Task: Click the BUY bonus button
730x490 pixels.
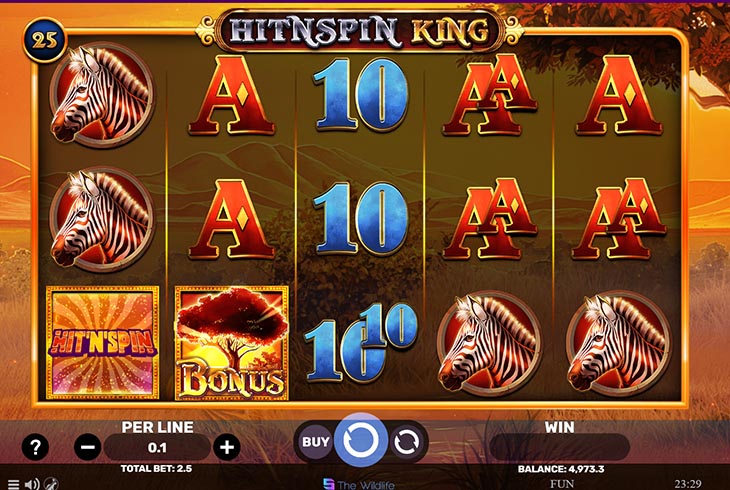Action: 316,440
